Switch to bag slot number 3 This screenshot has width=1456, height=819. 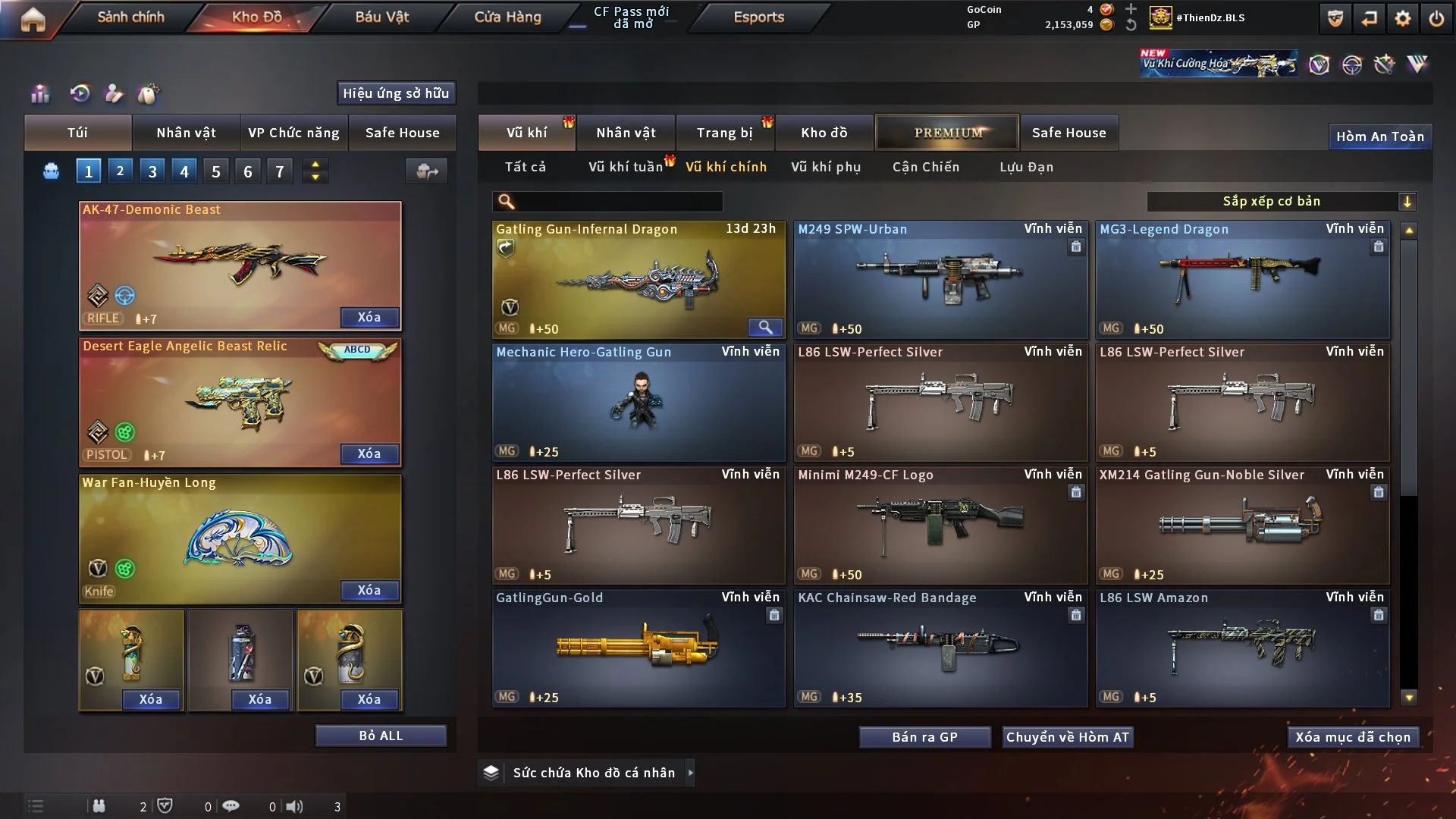tap(152, 171)
